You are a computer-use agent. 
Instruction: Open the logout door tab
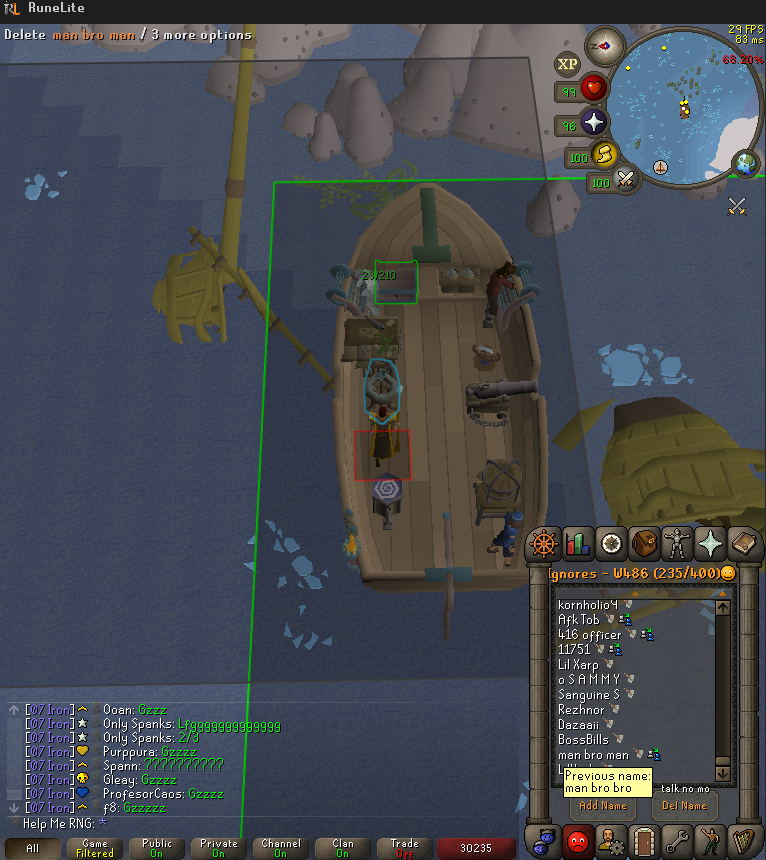[644, 838]
